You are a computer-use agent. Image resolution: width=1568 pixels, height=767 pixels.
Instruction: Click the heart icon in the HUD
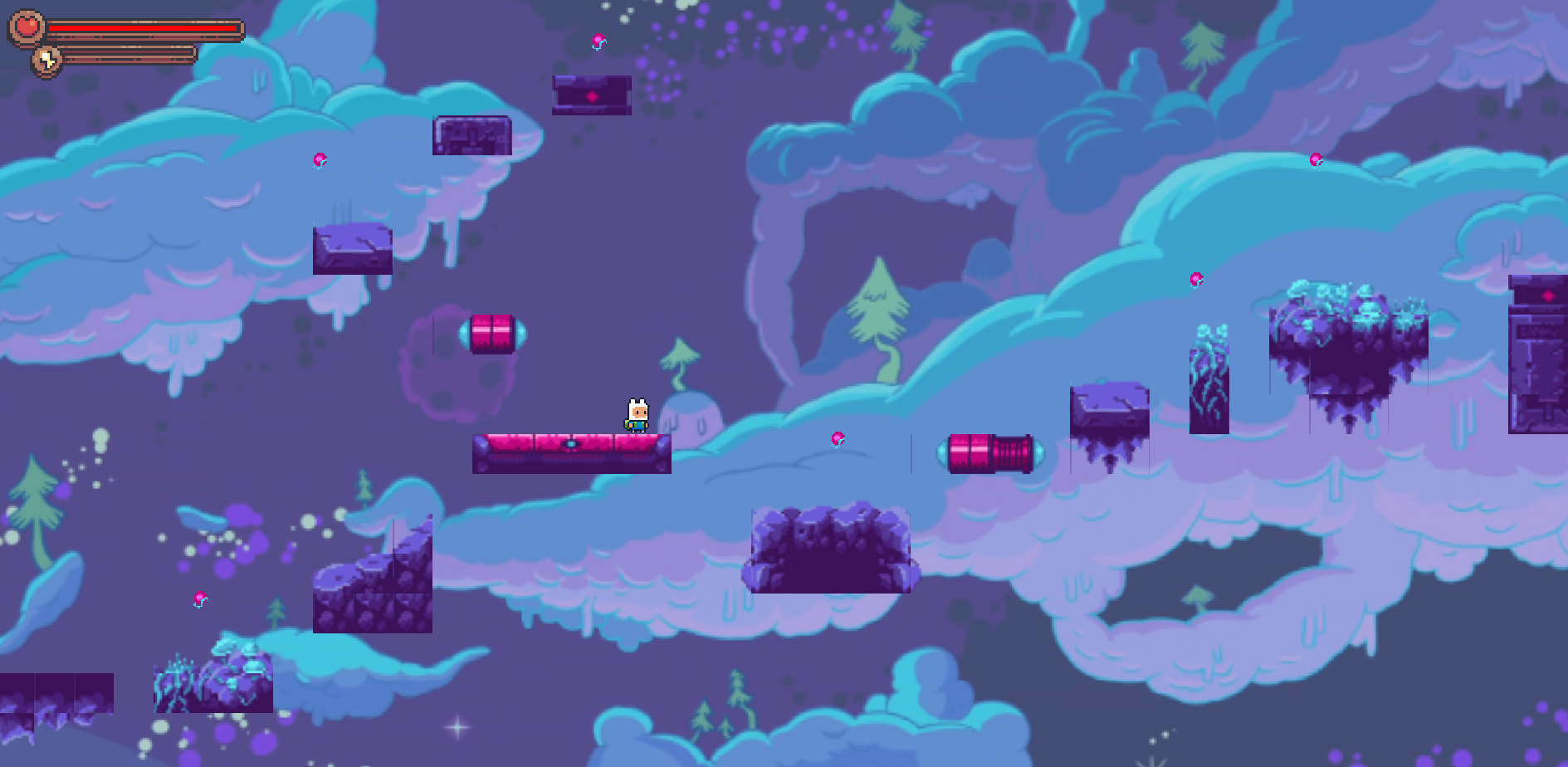click(25, 27)
